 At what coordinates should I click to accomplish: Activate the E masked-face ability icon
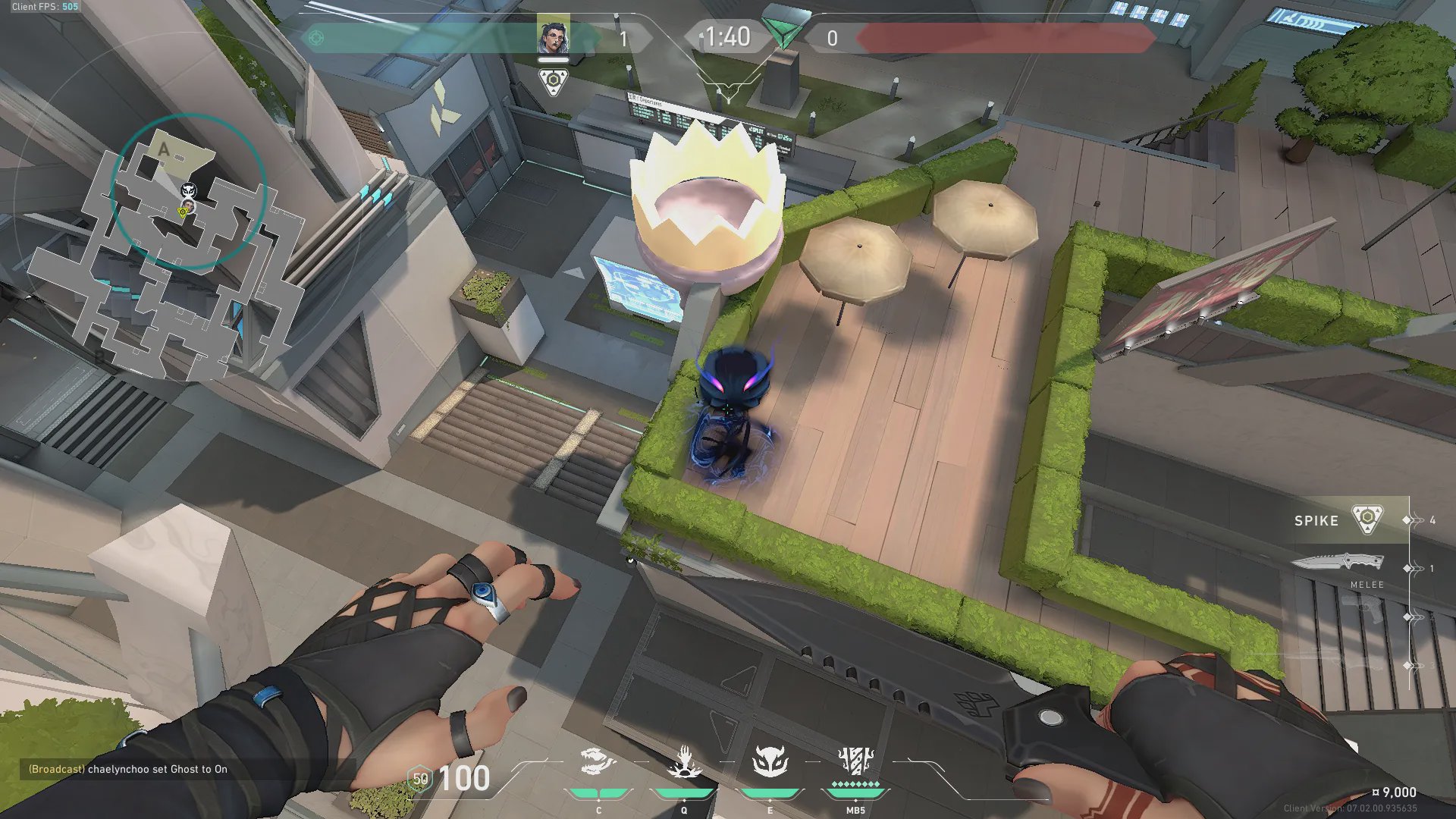[x=770, y=763]
